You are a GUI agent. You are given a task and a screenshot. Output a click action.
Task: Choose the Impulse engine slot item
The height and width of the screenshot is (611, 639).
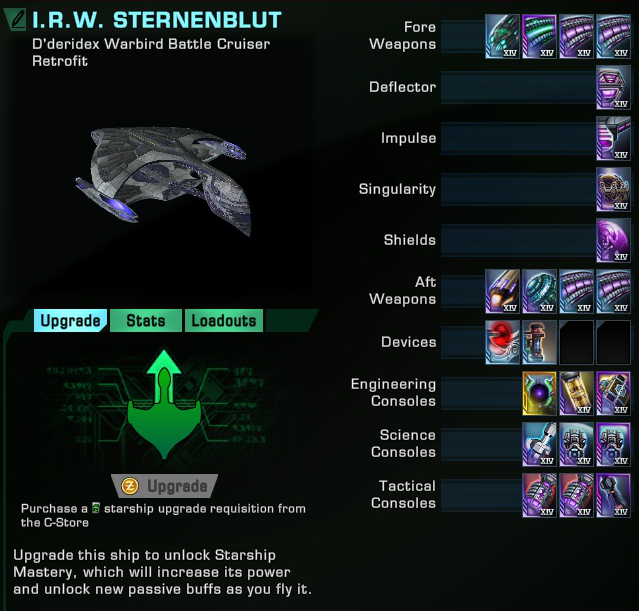pyautogui.click(x=613, y=138)
